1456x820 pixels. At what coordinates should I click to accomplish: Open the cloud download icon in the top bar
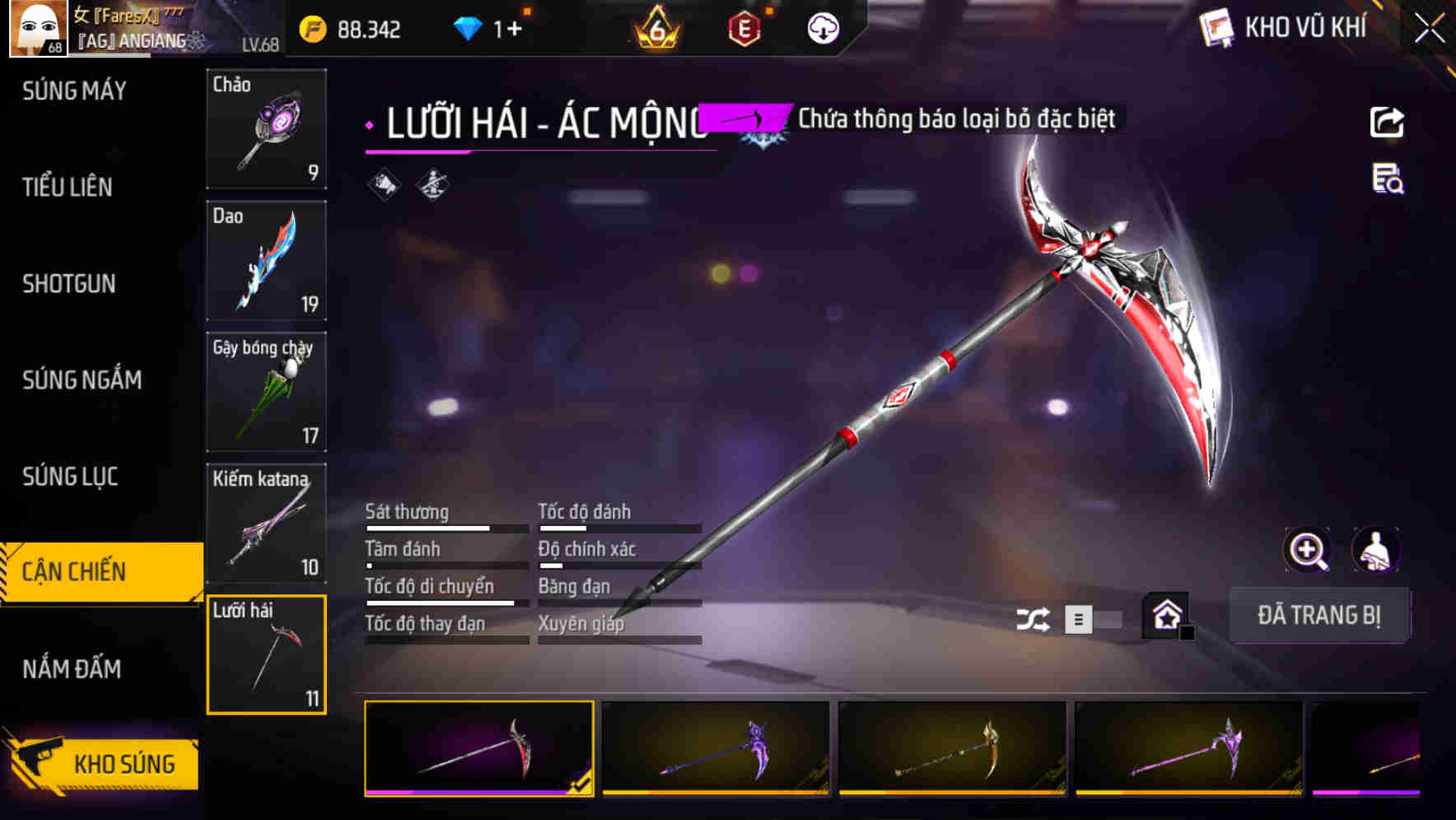[822, 27]
